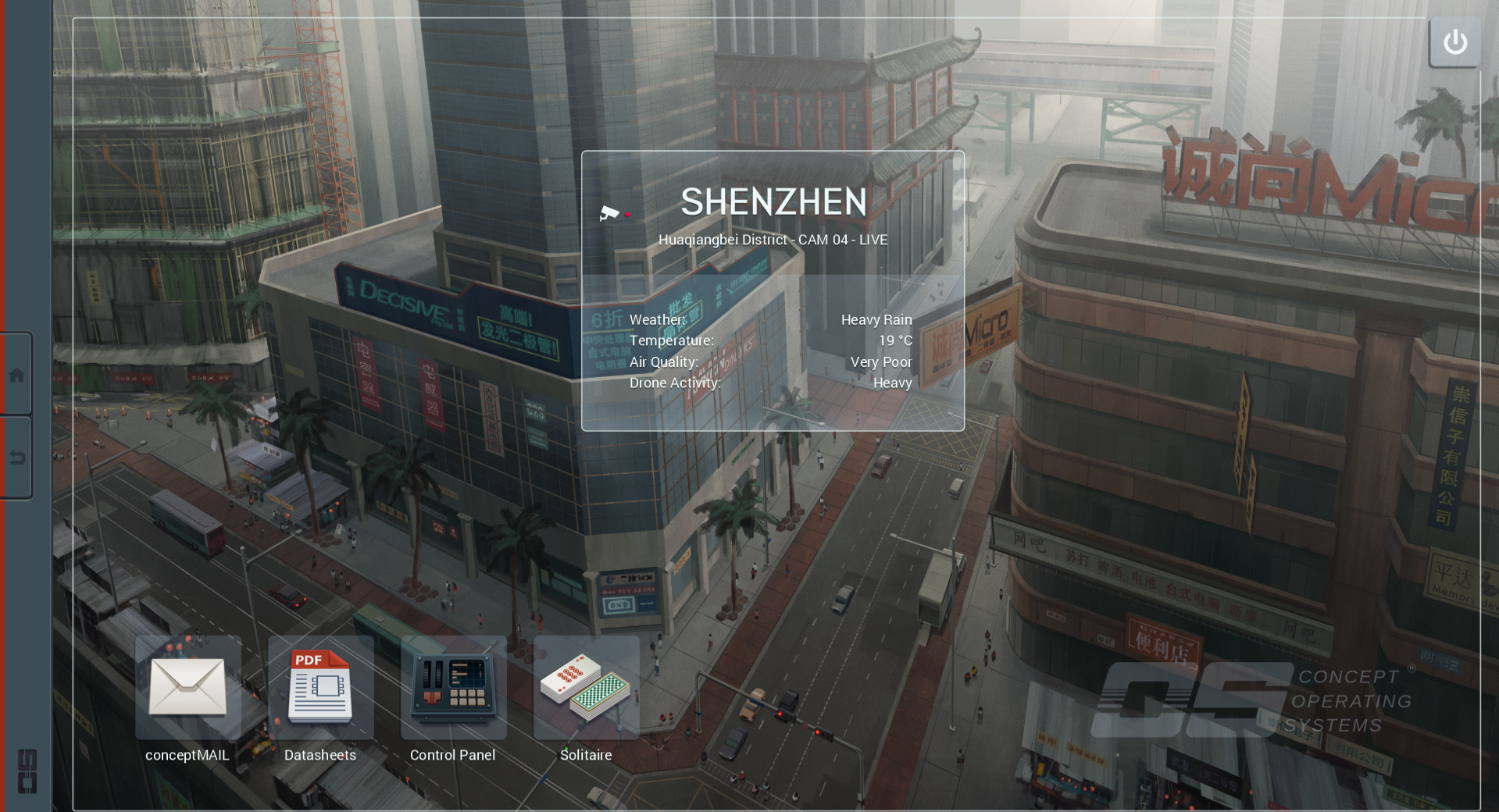Screen dimensions: 1499x812
Task: Select the back arrow in the left sidebar
Action: (17, 458)
